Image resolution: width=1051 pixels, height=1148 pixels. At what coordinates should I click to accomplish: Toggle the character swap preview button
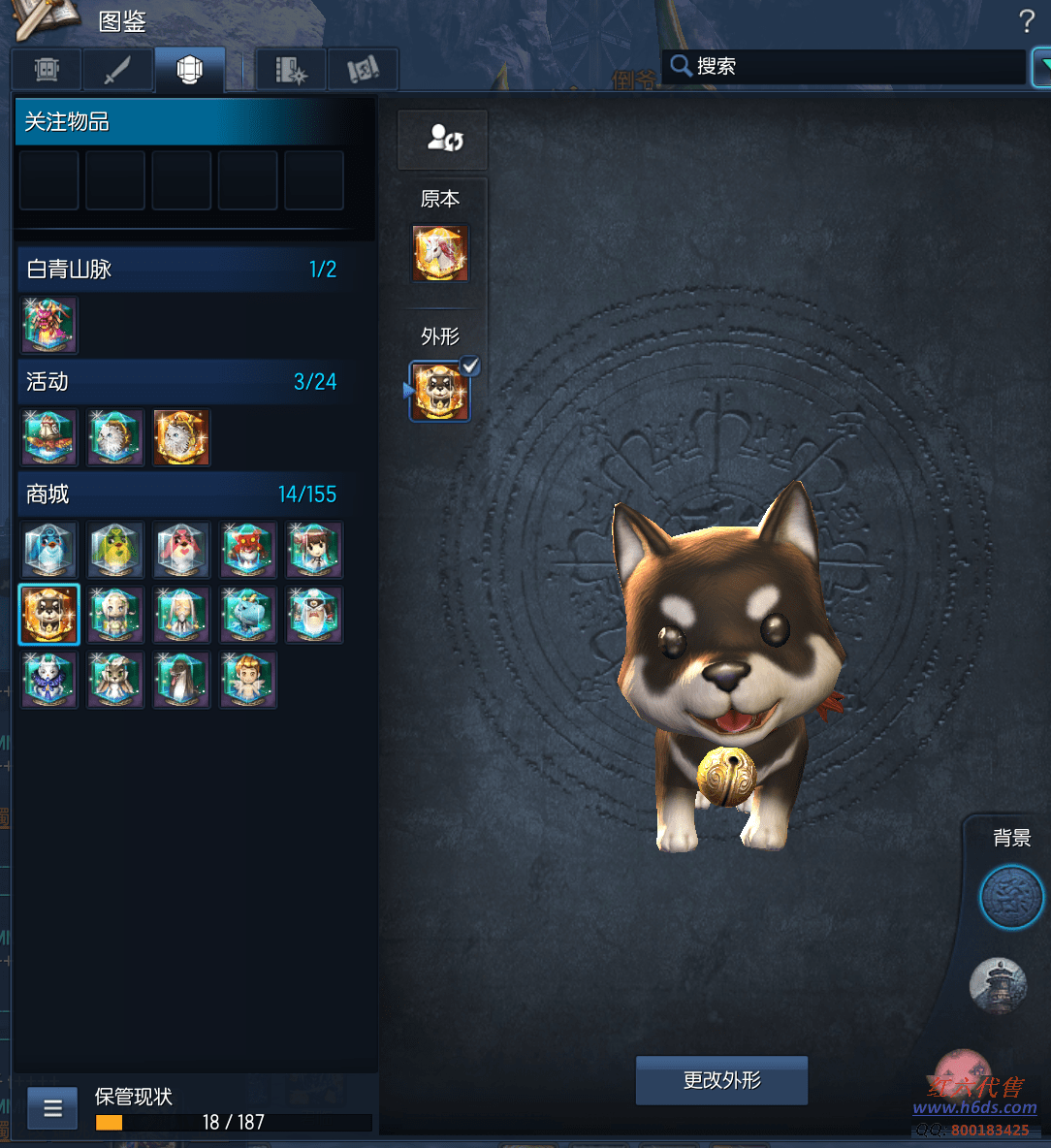click(x=443, y=139)
